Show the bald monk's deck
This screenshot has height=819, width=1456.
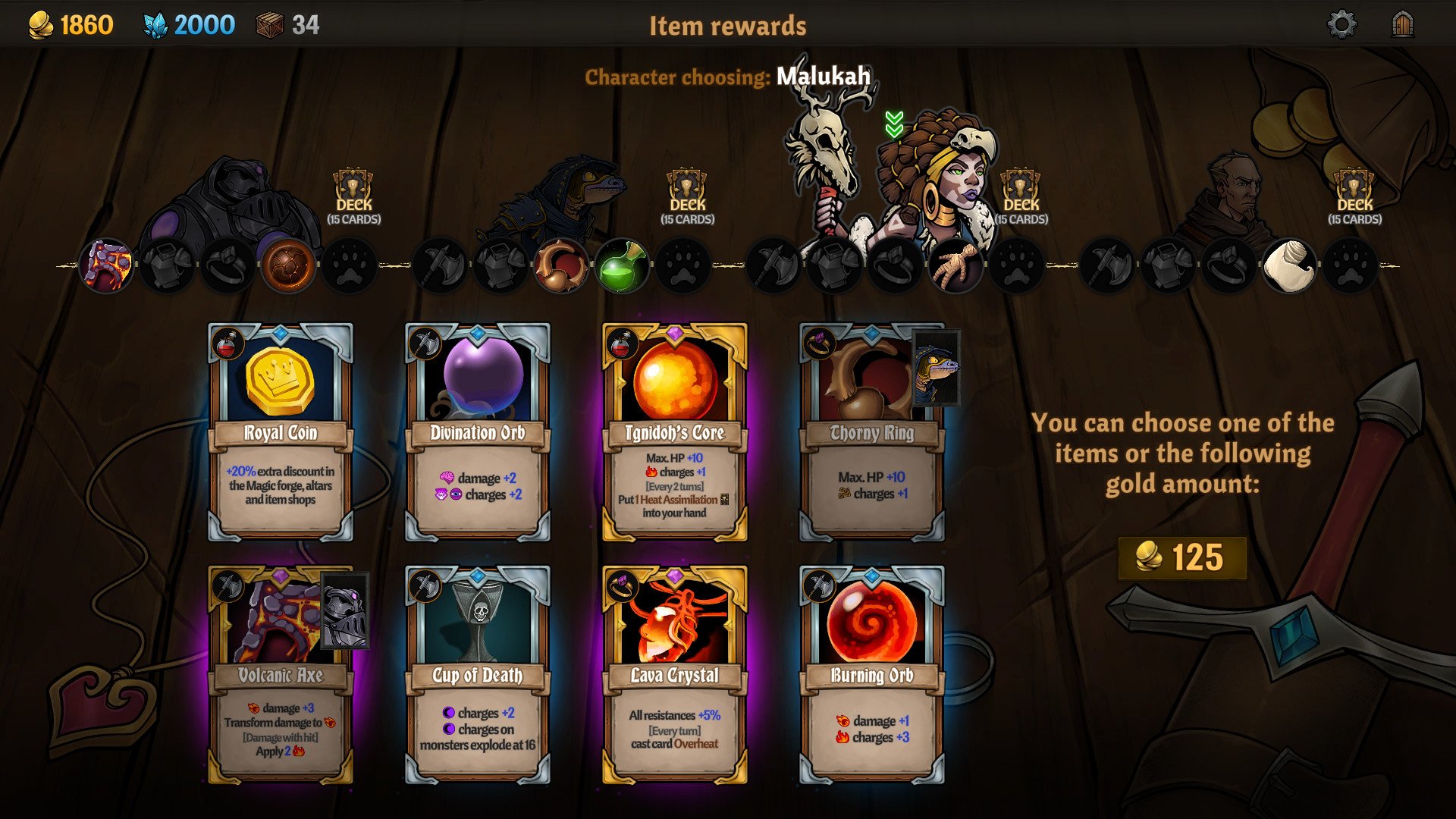click(x=1354, y=197)
